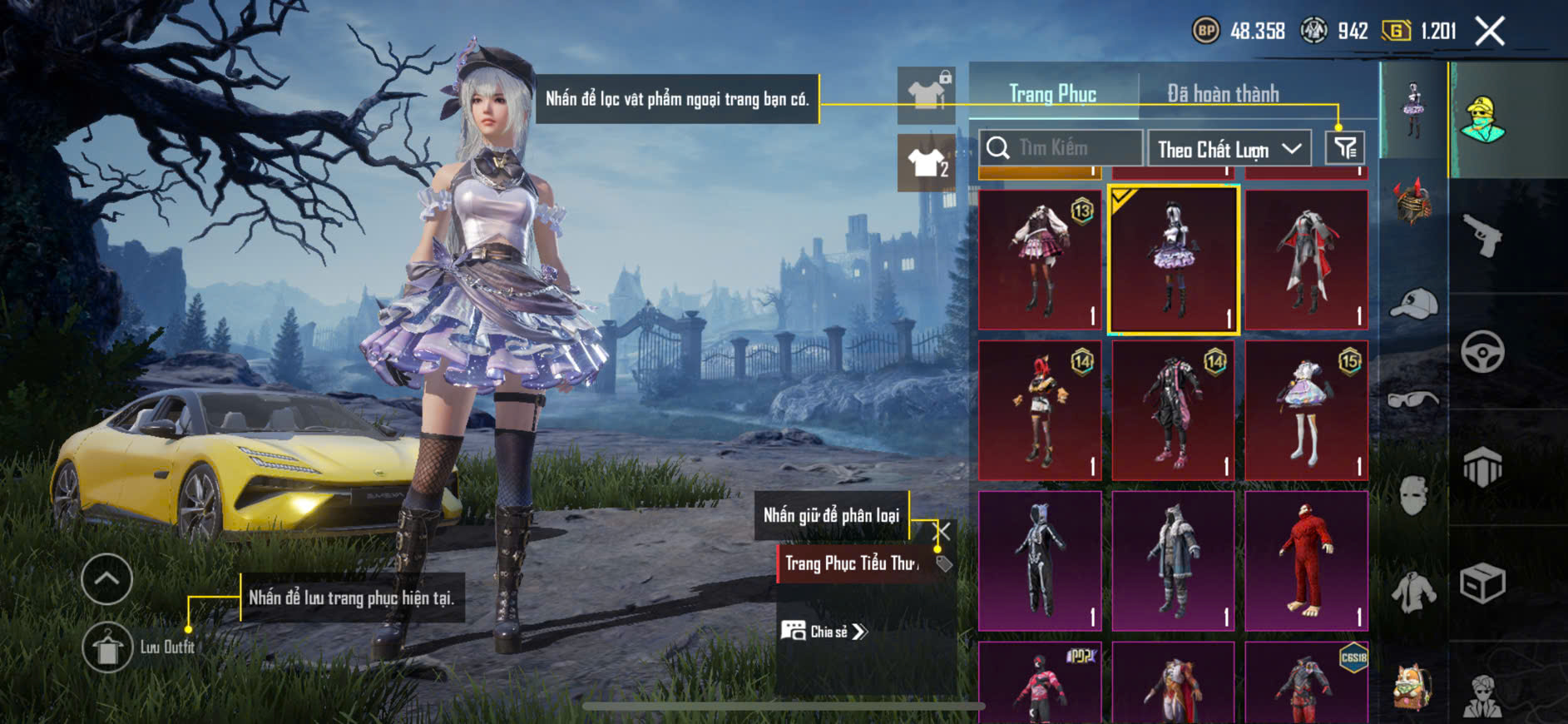Click the Tìm Kiếm search field

(1061, 148)
